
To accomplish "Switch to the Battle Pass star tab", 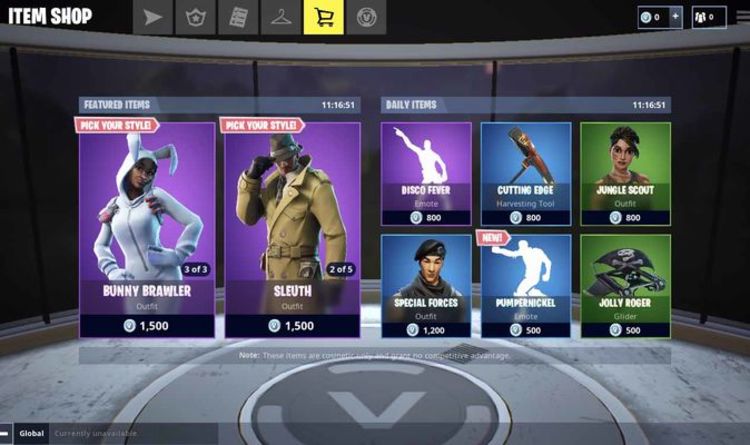I will tap(195, 17).
